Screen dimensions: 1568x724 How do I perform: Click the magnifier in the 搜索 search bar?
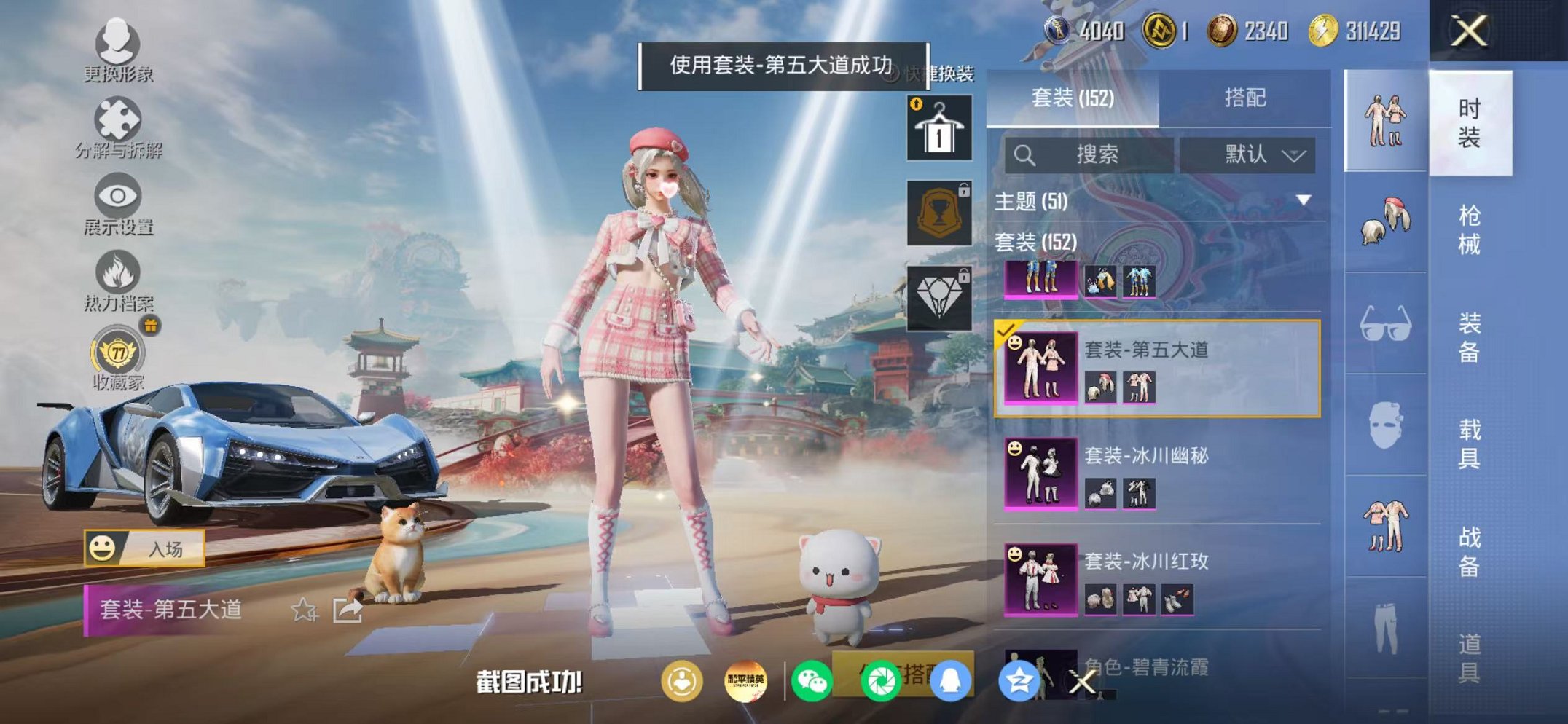coord(1025,154)
